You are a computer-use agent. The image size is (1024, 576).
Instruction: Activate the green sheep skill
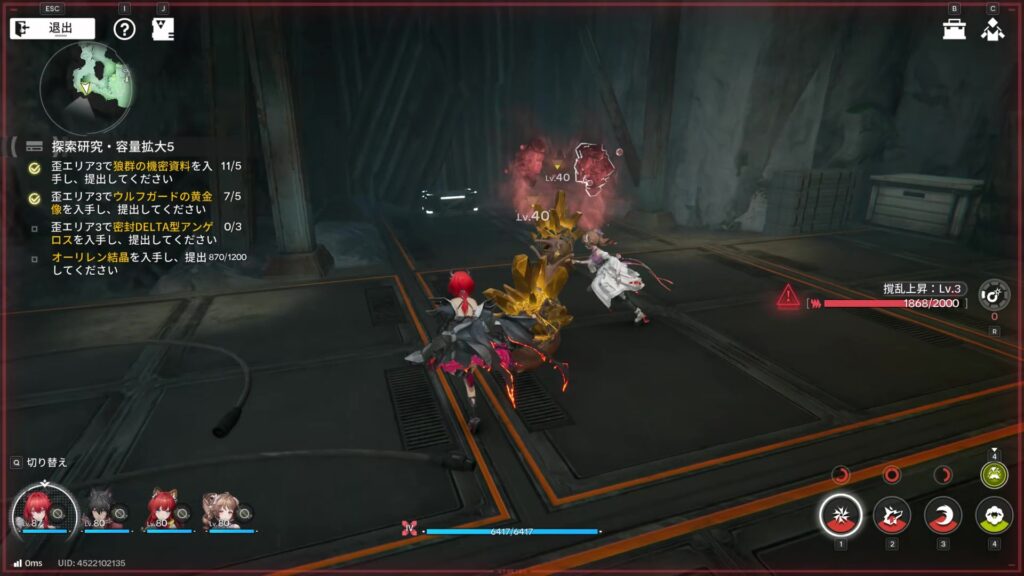[993, 515]
